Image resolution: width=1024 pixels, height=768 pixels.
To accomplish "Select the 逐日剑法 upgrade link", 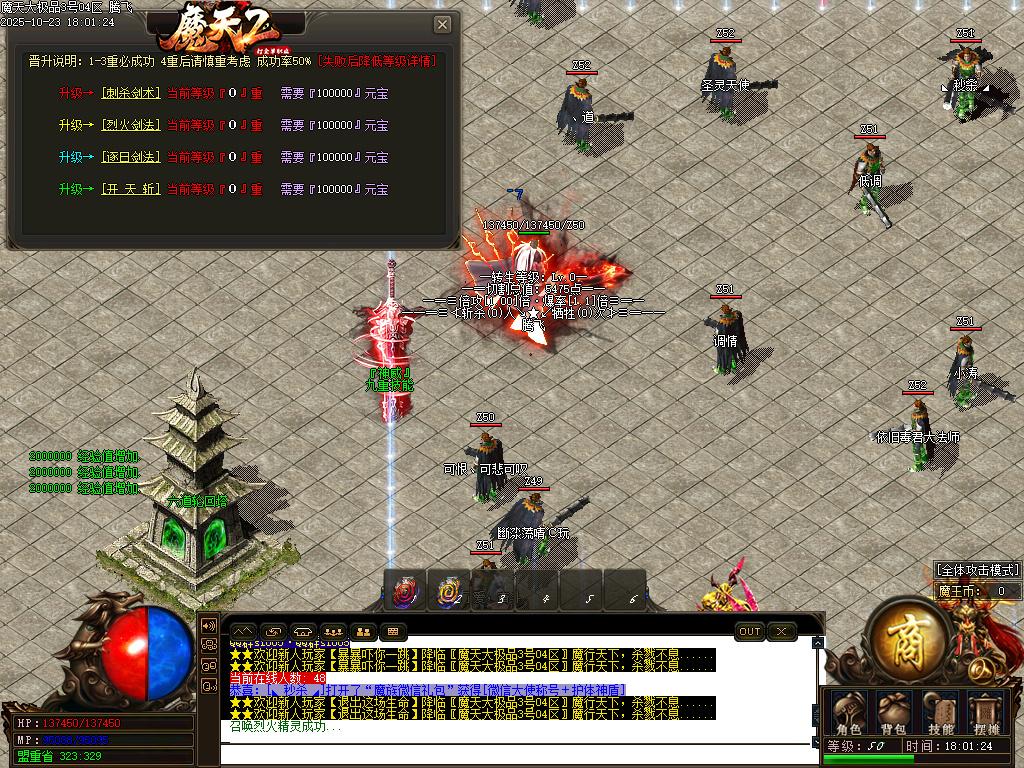I will (x=130, y=157).
